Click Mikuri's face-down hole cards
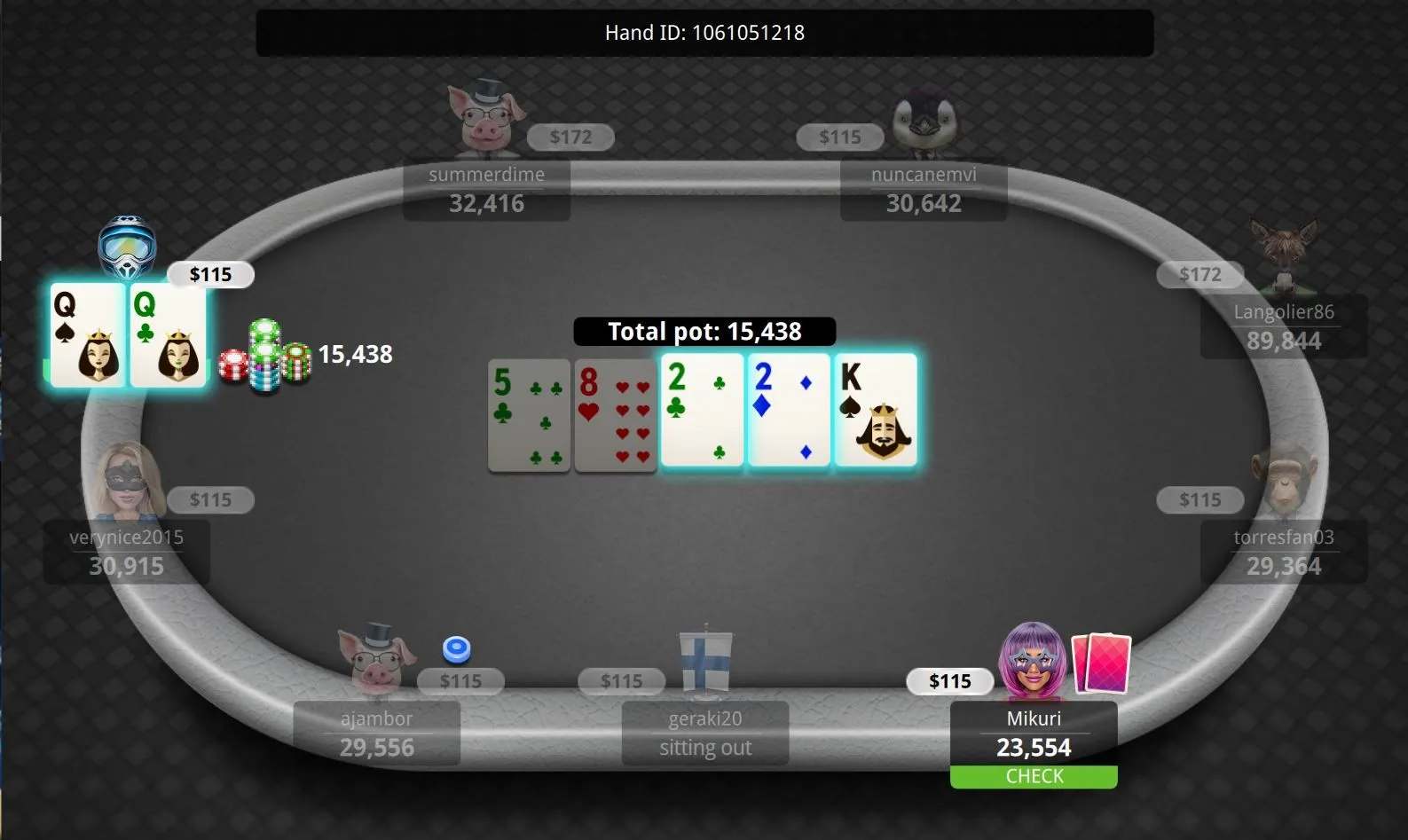1408x840 pixels. (x=1101, y=663)
